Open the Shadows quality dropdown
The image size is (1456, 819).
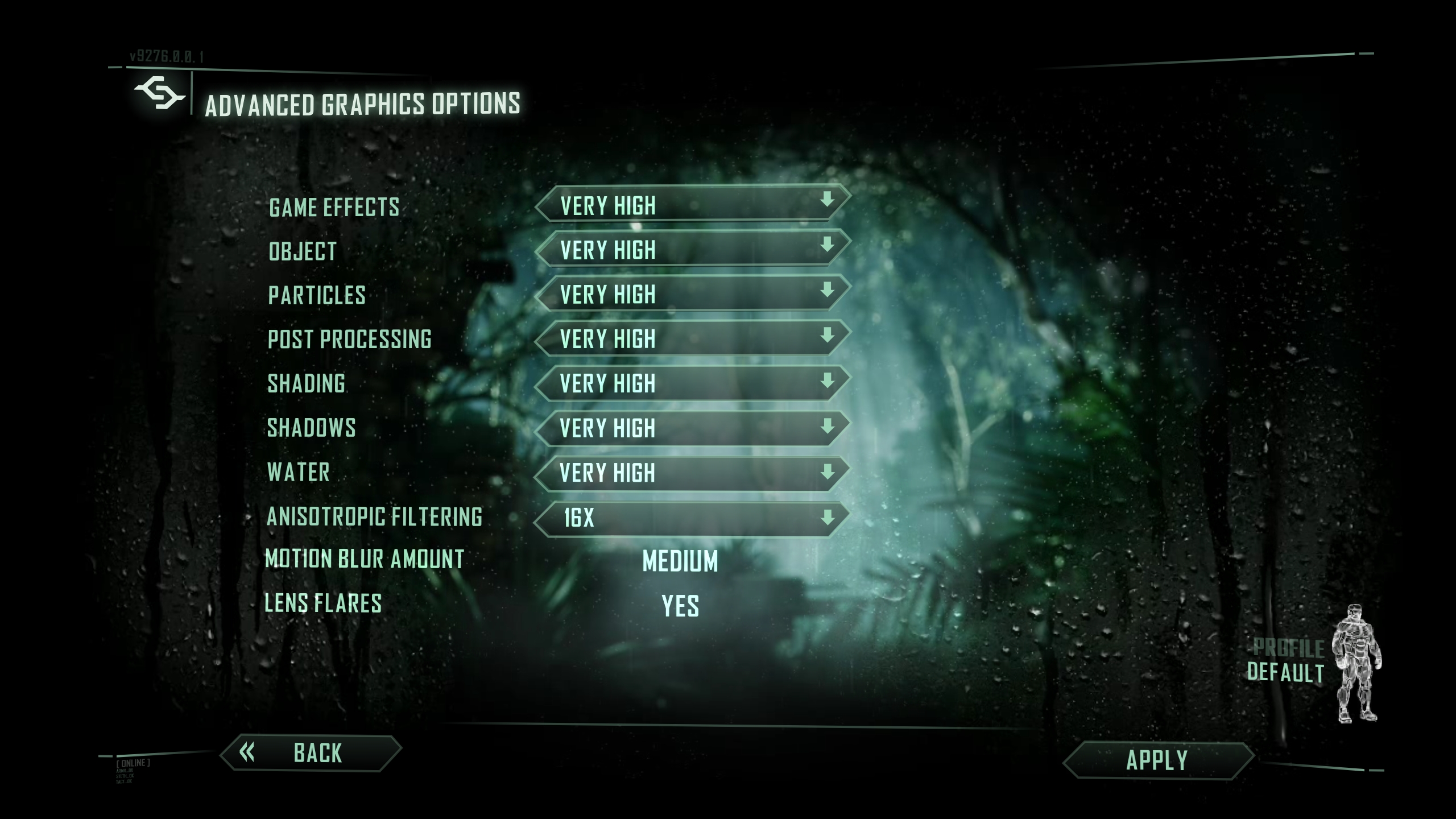point(693,428)
